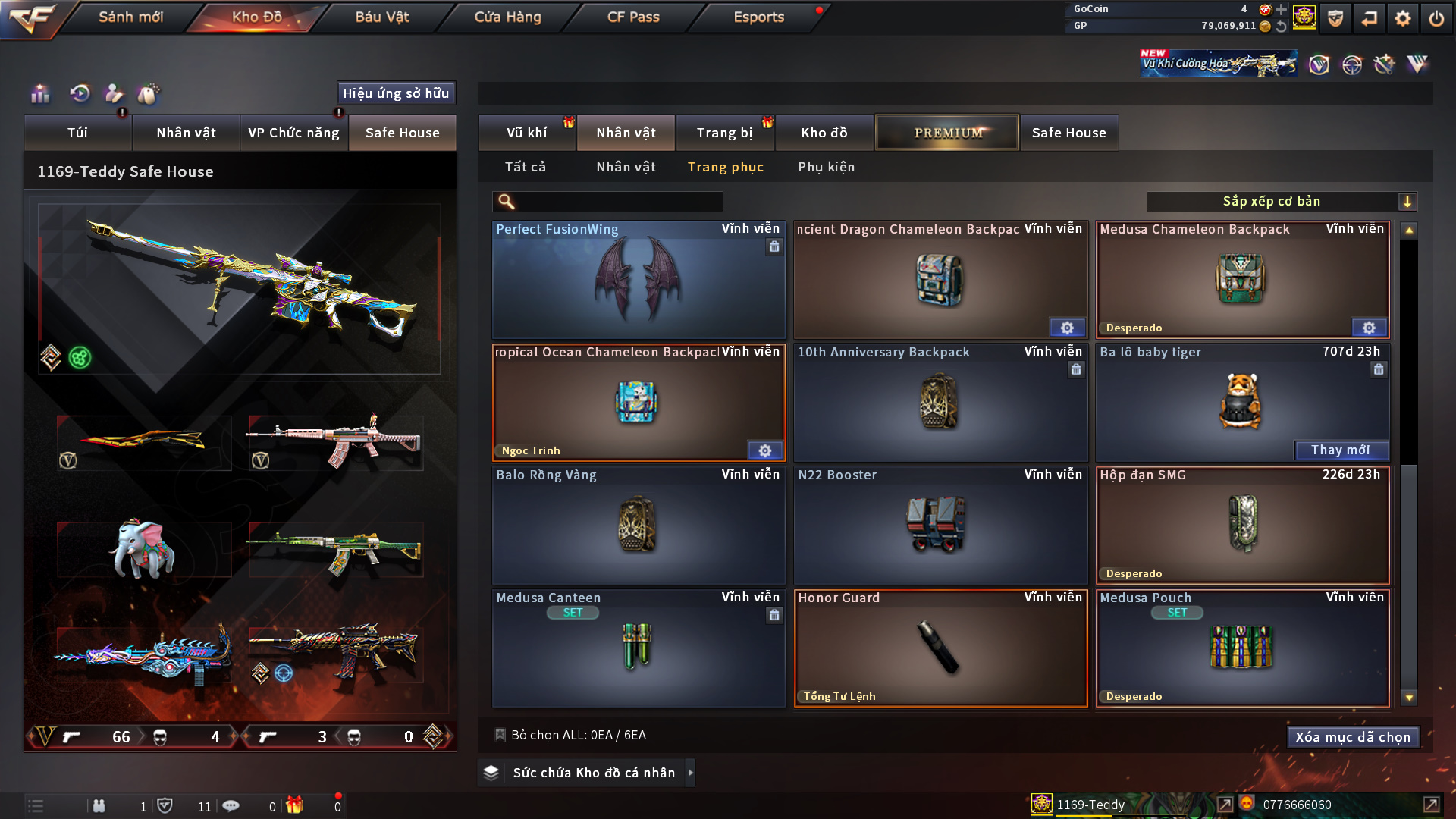Toggle the Bỏ chọn ALL checkbox
Viewport: 1456px width, 819px height.
pyautogui.click(x=500, y=735)
